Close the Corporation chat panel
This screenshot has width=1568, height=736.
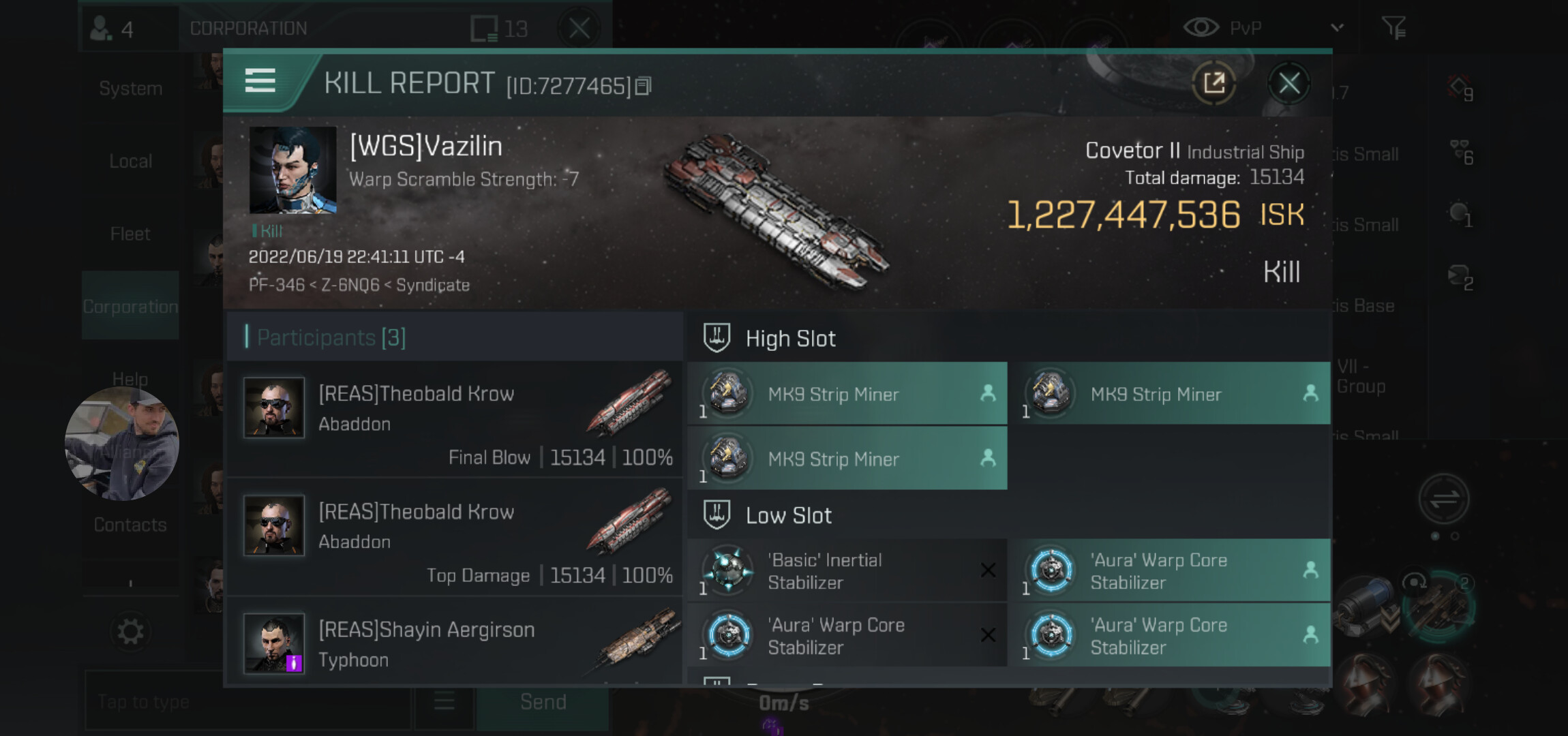coord(579,29)
